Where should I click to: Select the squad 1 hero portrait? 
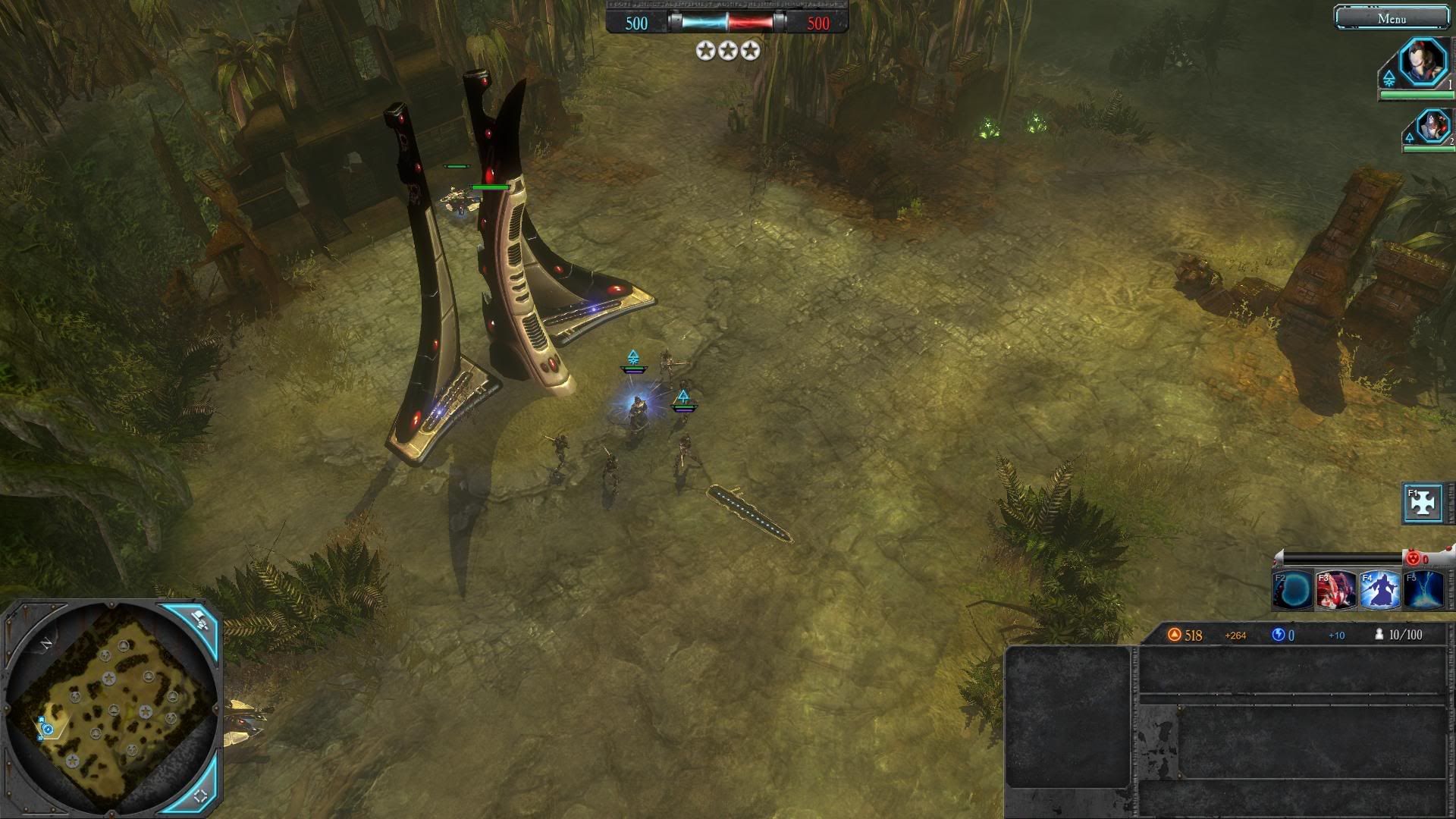click(1423, 62)
